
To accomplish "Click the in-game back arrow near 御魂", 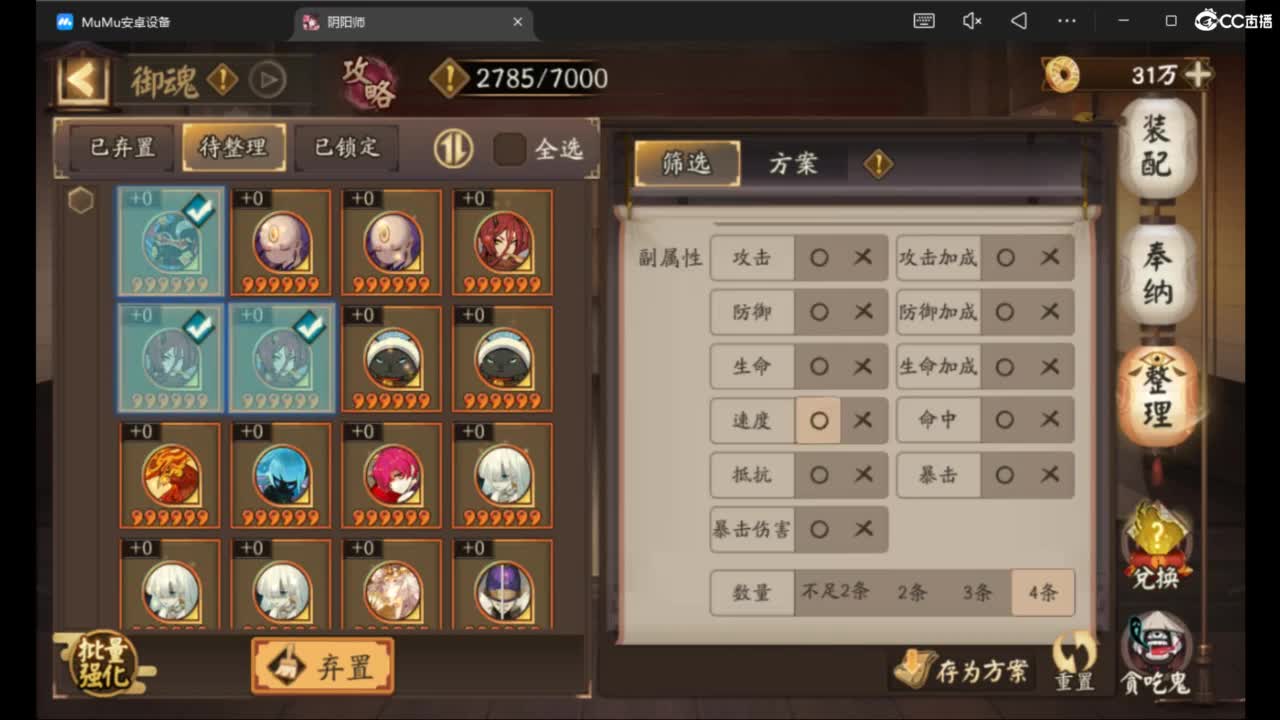I will [80, 79].
